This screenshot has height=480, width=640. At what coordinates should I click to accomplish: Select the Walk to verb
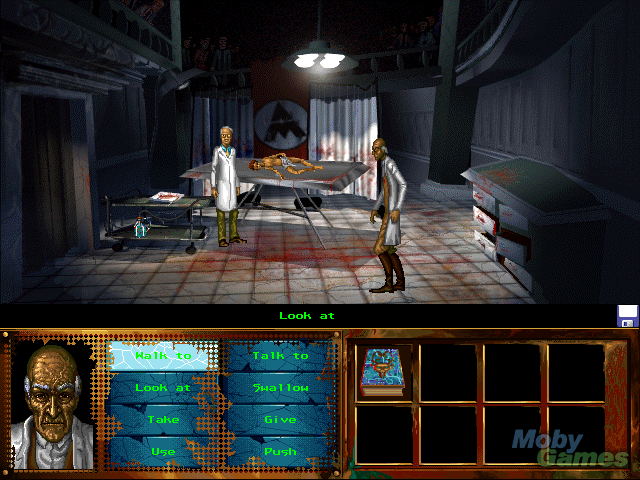(x=163, y=355)
